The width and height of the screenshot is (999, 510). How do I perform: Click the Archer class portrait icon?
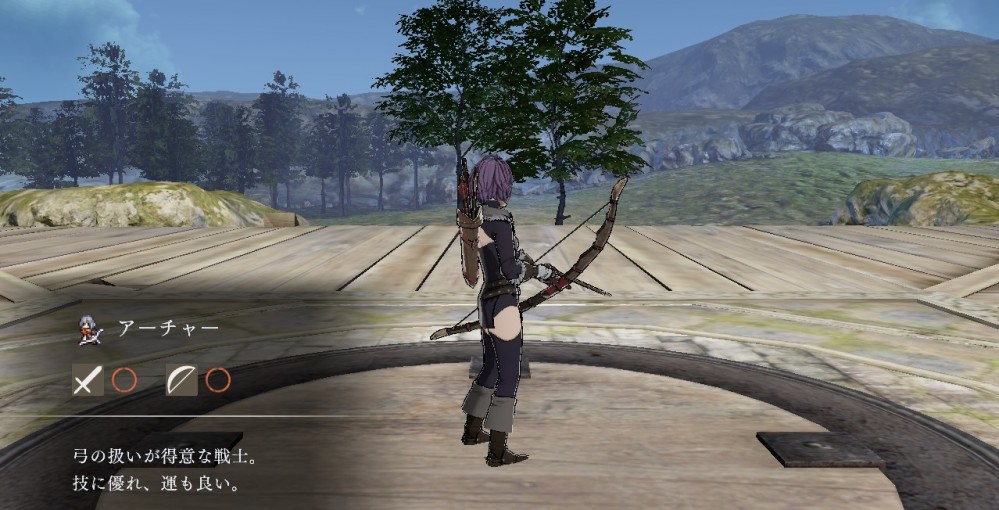87,329
